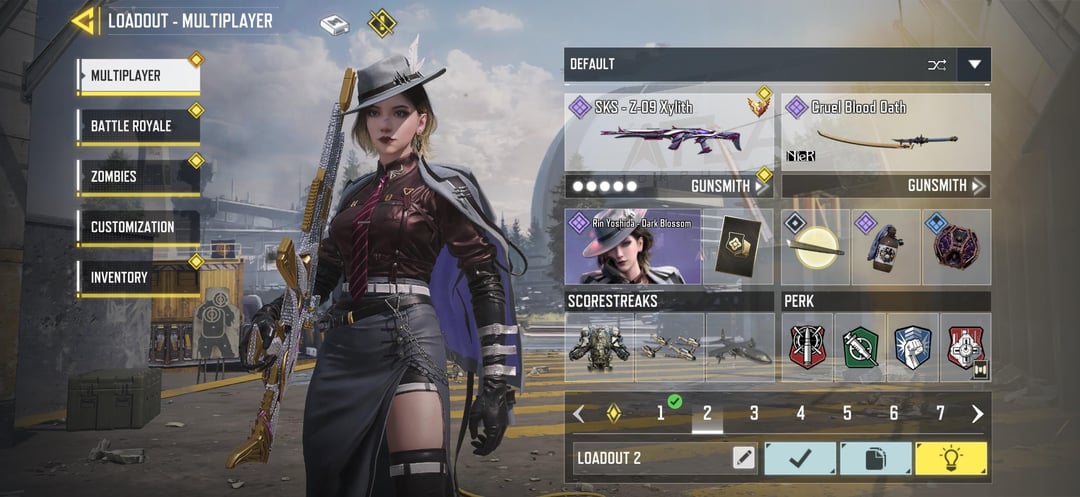Select the Customization menu entry

click(x=138, y=227)
